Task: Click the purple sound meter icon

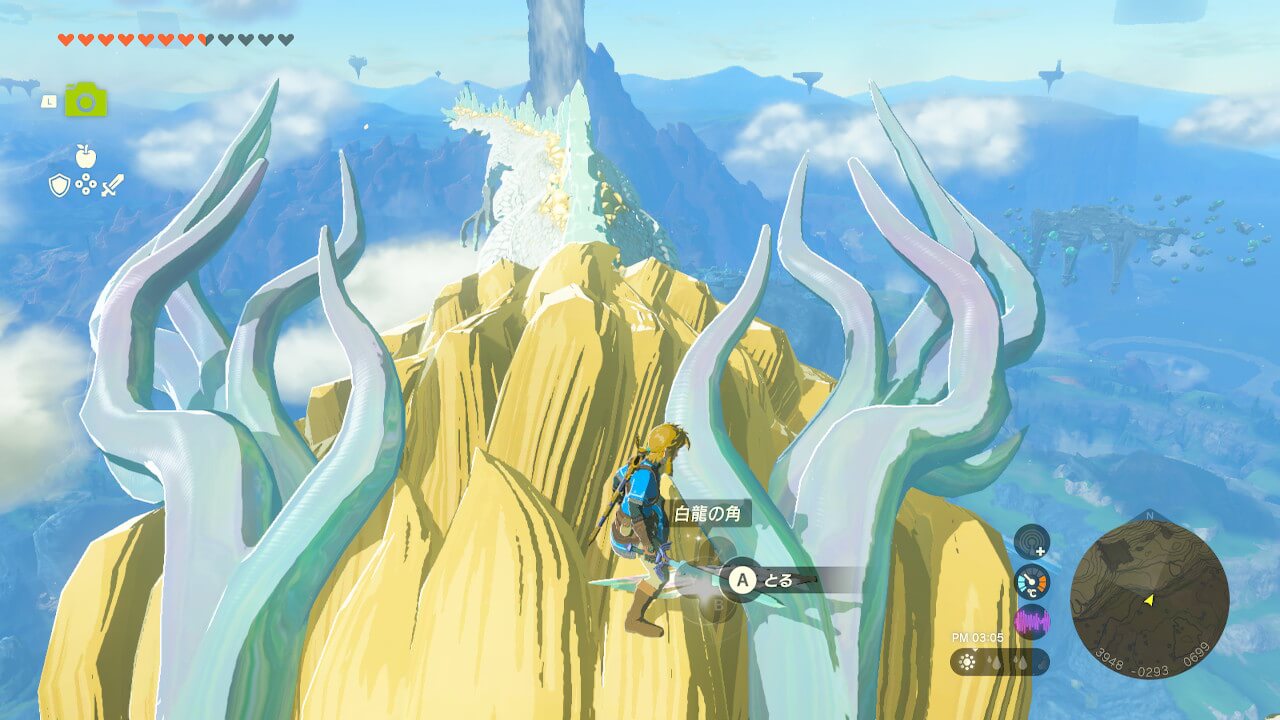Action: [1032, 622]
